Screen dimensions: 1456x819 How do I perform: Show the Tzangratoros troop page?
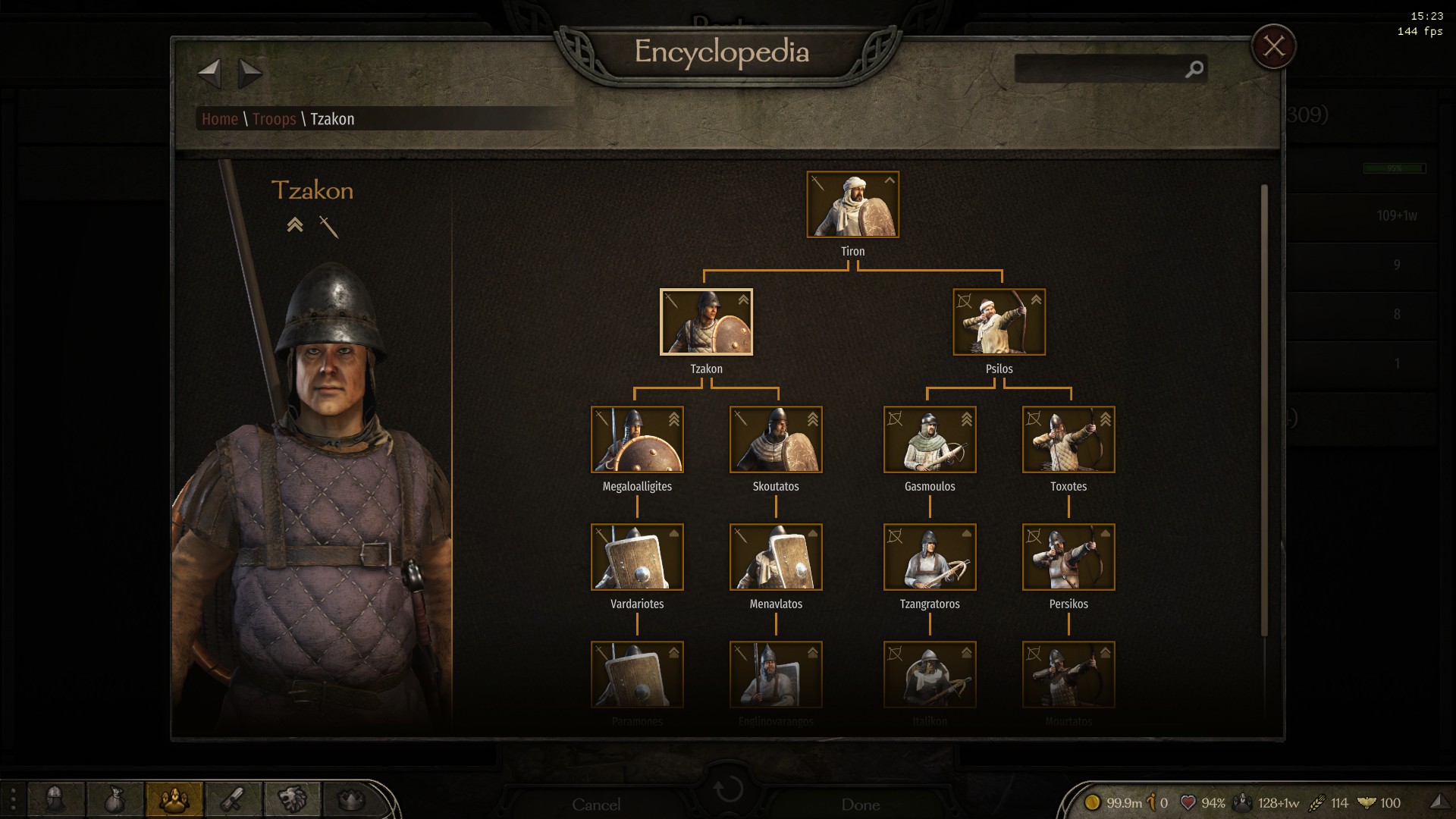point(930,557)
